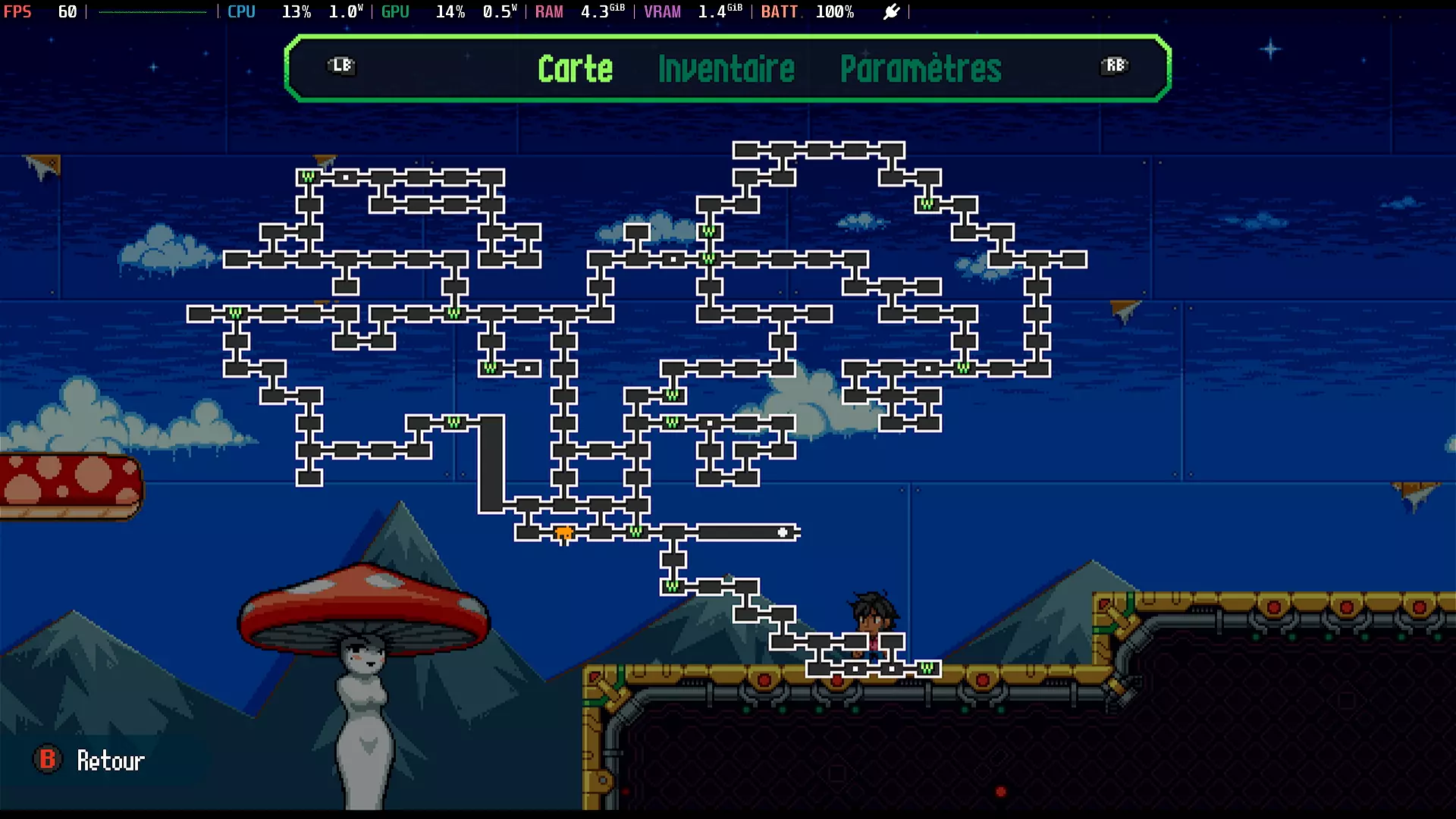Select the orange player marker on the map
Viewport: 1456px width, 819px height.
(565, 533)
